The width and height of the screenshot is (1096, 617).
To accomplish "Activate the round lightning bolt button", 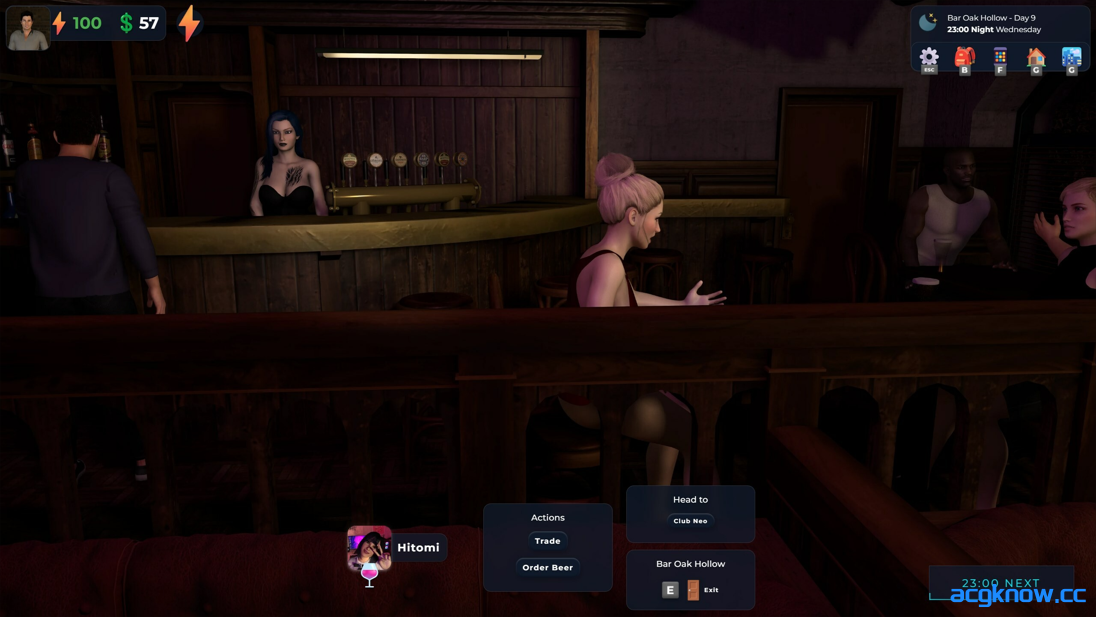I will tap(189, 23).
